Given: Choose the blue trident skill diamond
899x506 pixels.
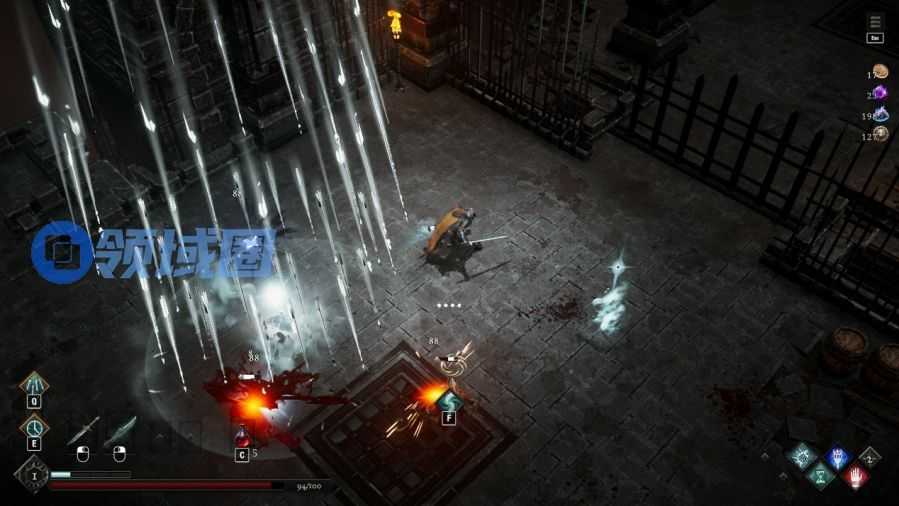Looking at the screenshot, I should pyautogui.click(x=836, y=457).
